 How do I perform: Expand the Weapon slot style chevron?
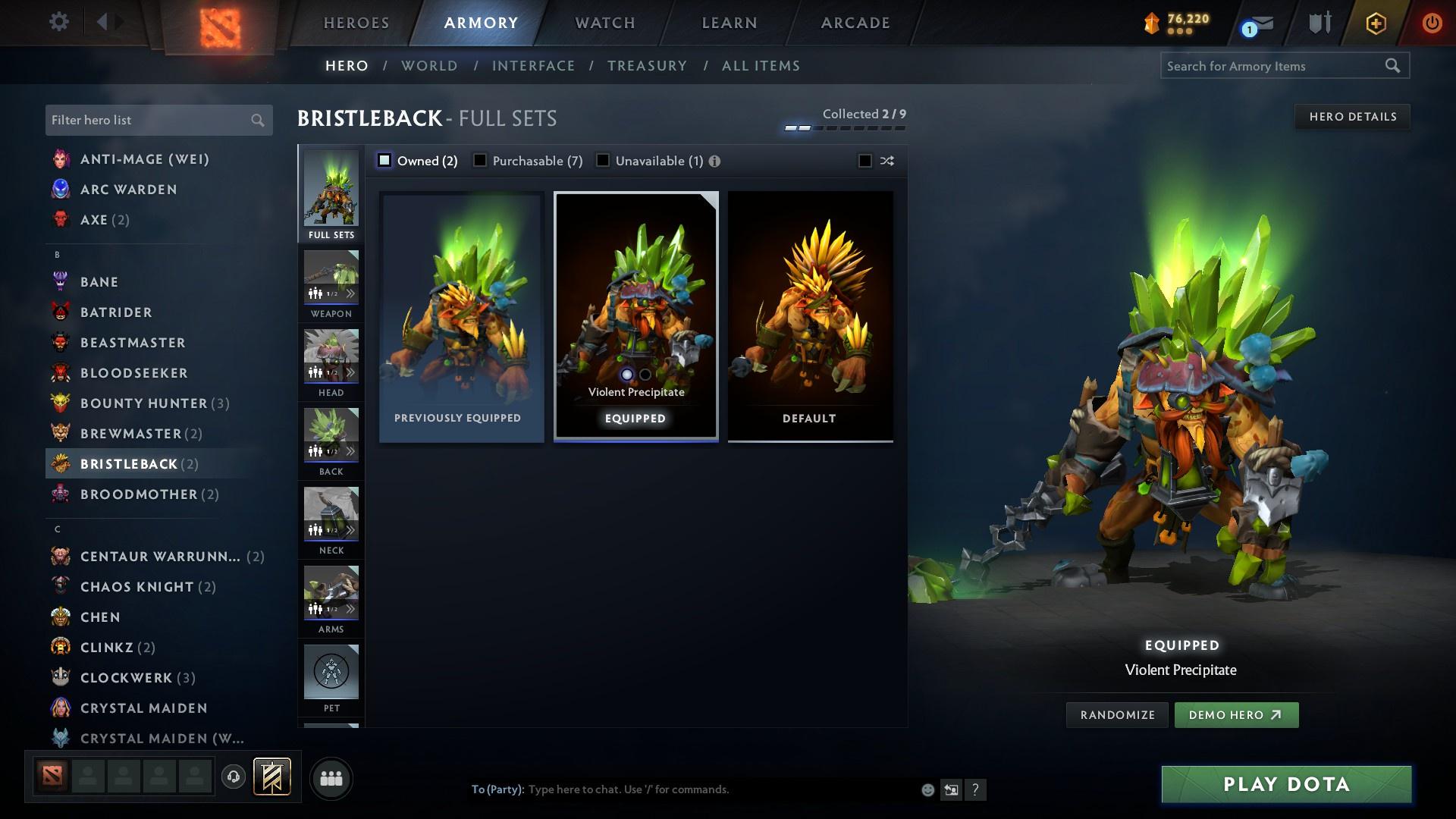[350, 292]
